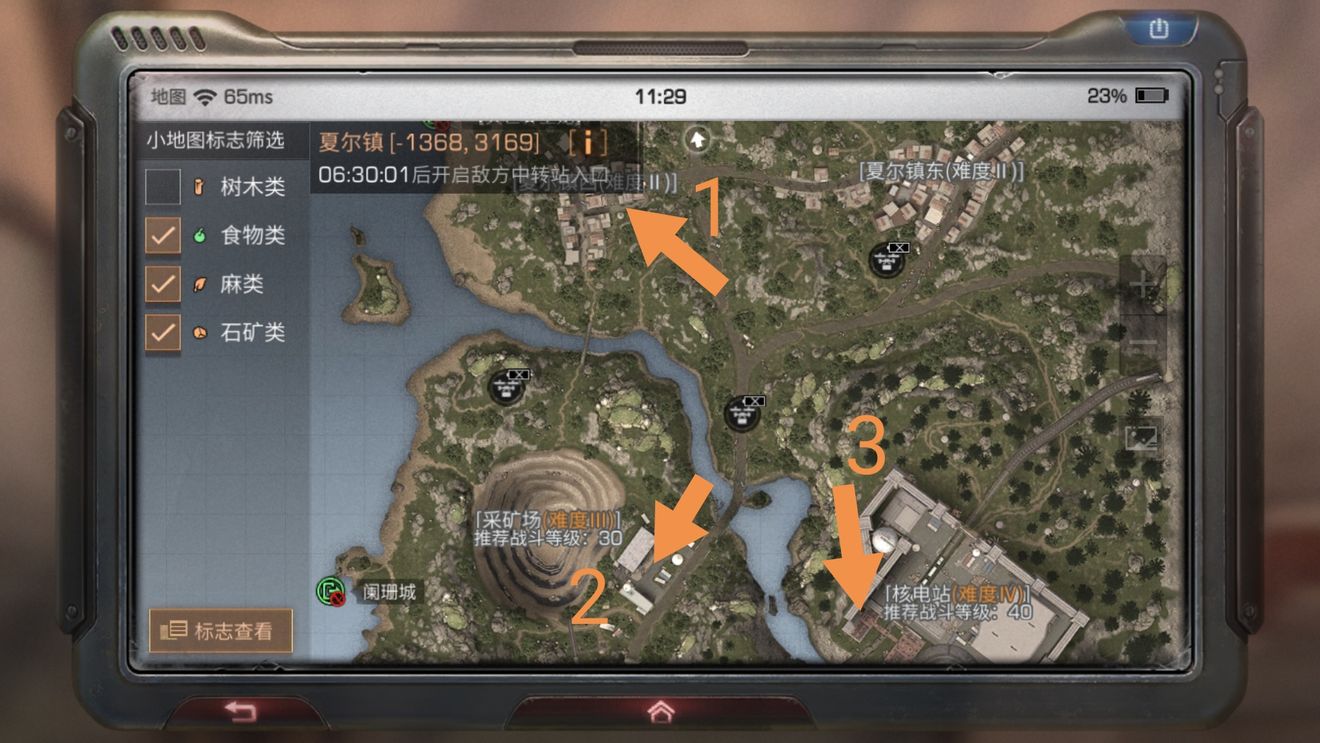This screenshot has height=743, width=1320.
Task: Select the 石矿类 stone ore icon
Action: pyautogui.click(x=200, y=332)
